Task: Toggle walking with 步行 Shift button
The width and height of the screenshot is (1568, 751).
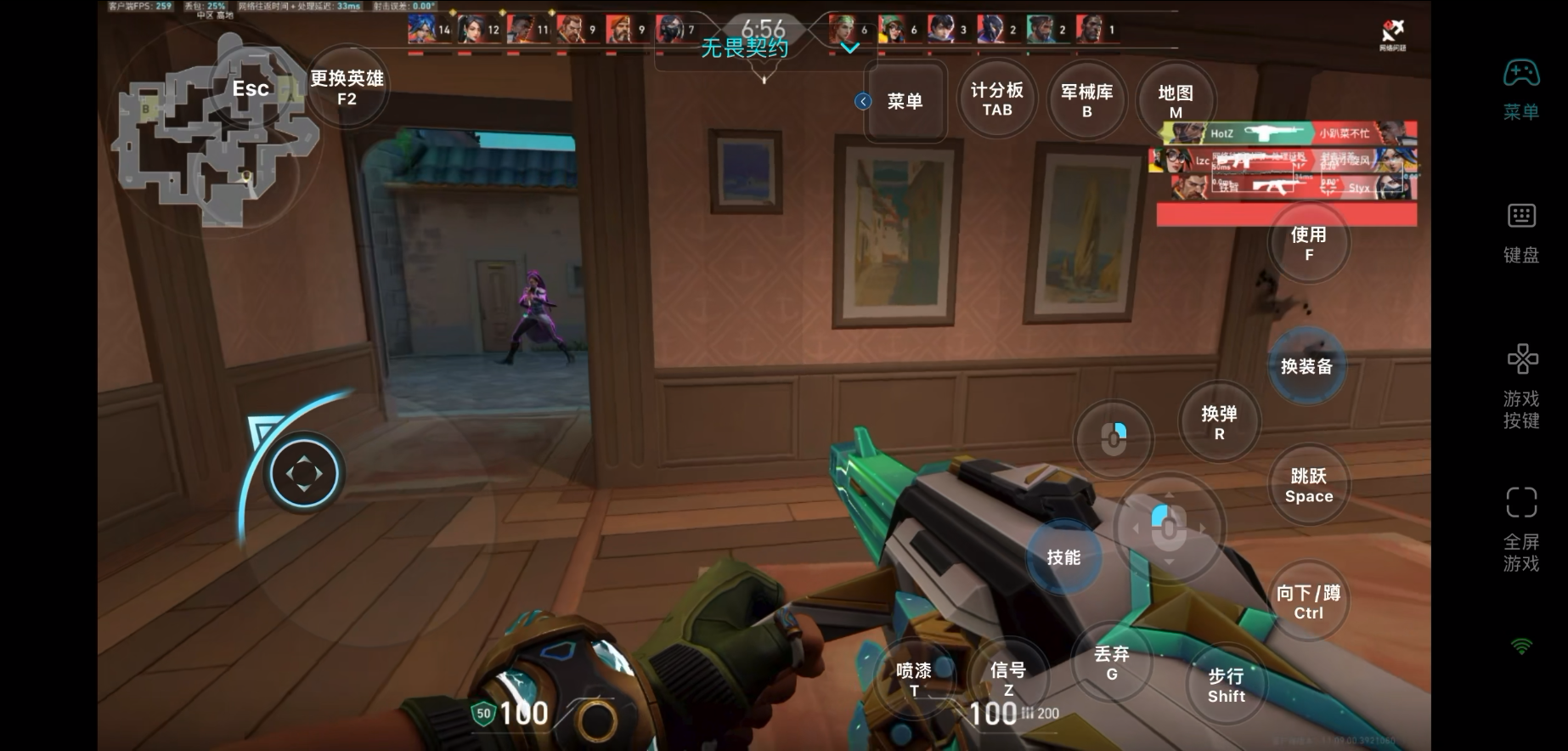Action: (x=1226, y=685)
